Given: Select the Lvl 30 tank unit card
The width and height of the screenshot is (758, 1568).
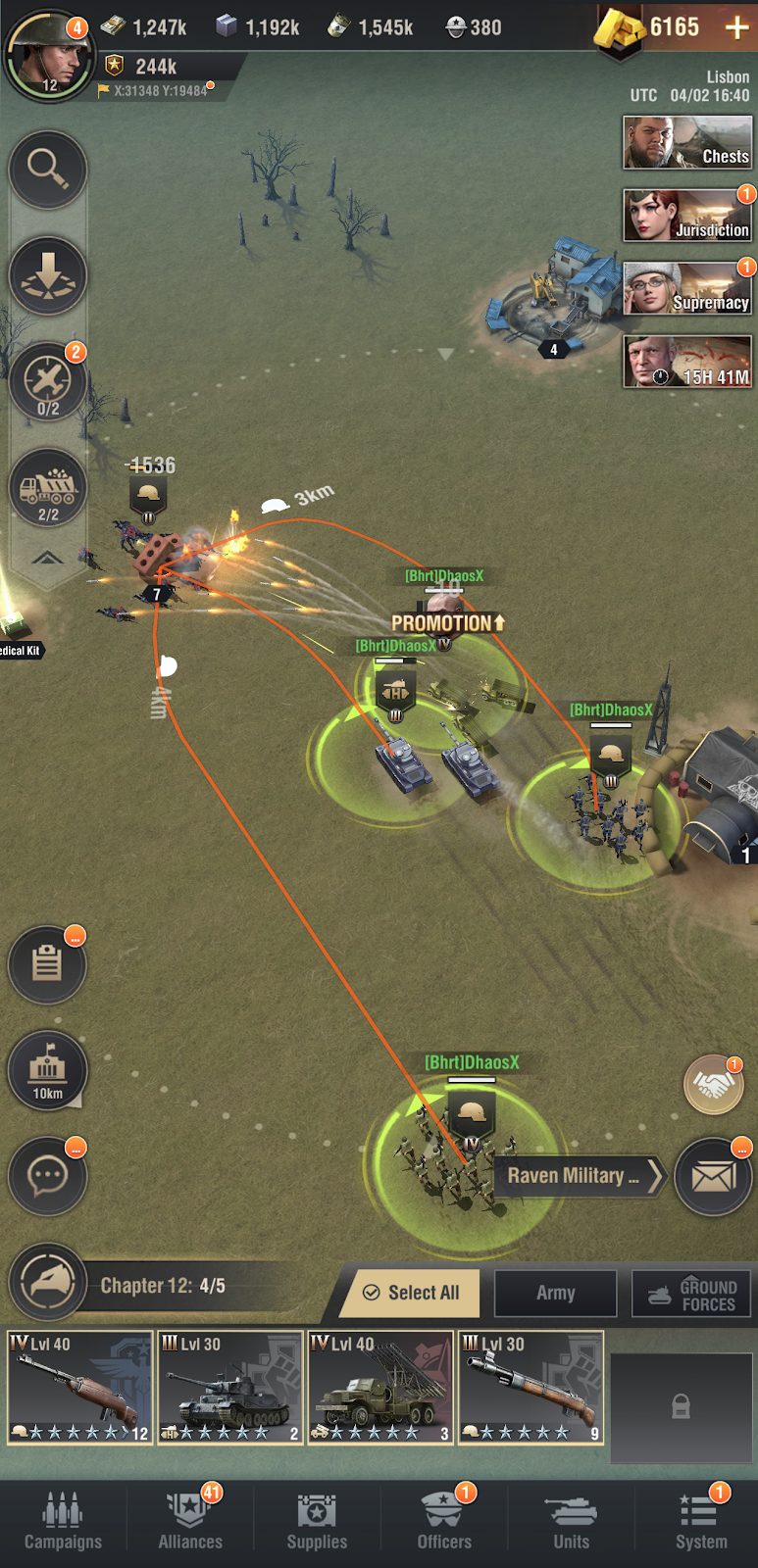Looking at the screenshot, I should 231,1387.
